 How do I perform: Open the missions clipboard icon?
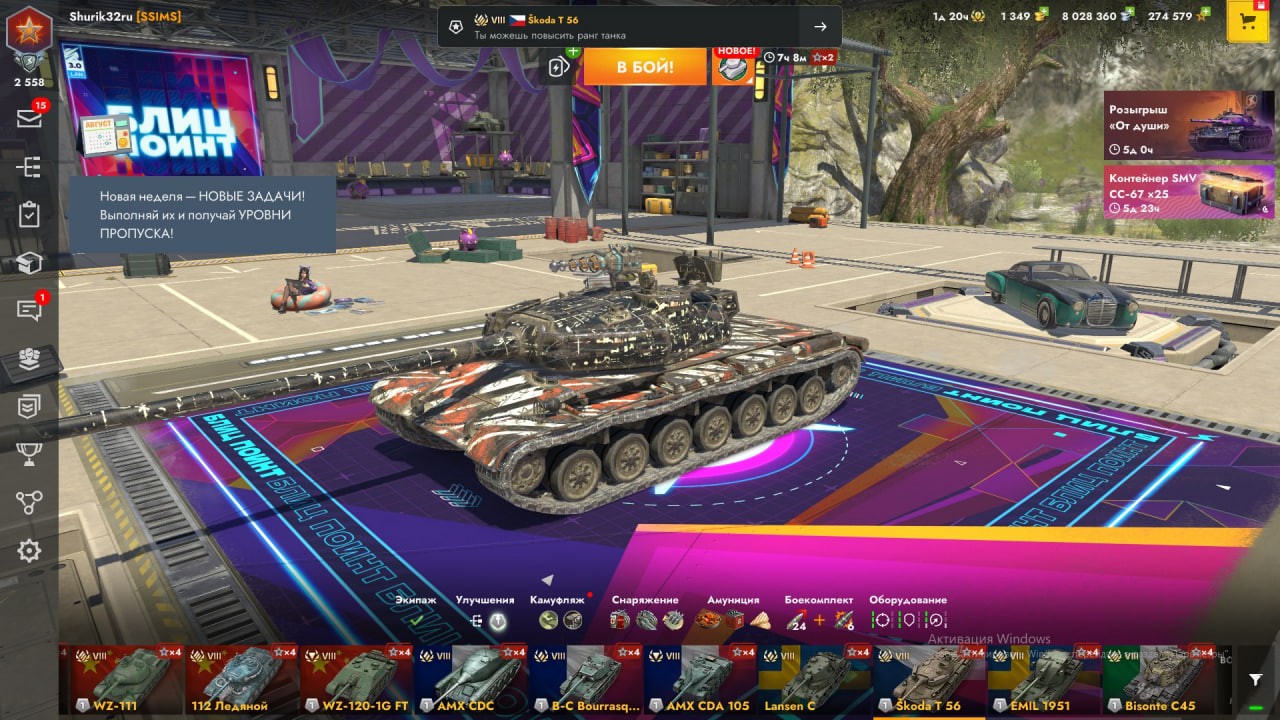[x=29, y=214]
